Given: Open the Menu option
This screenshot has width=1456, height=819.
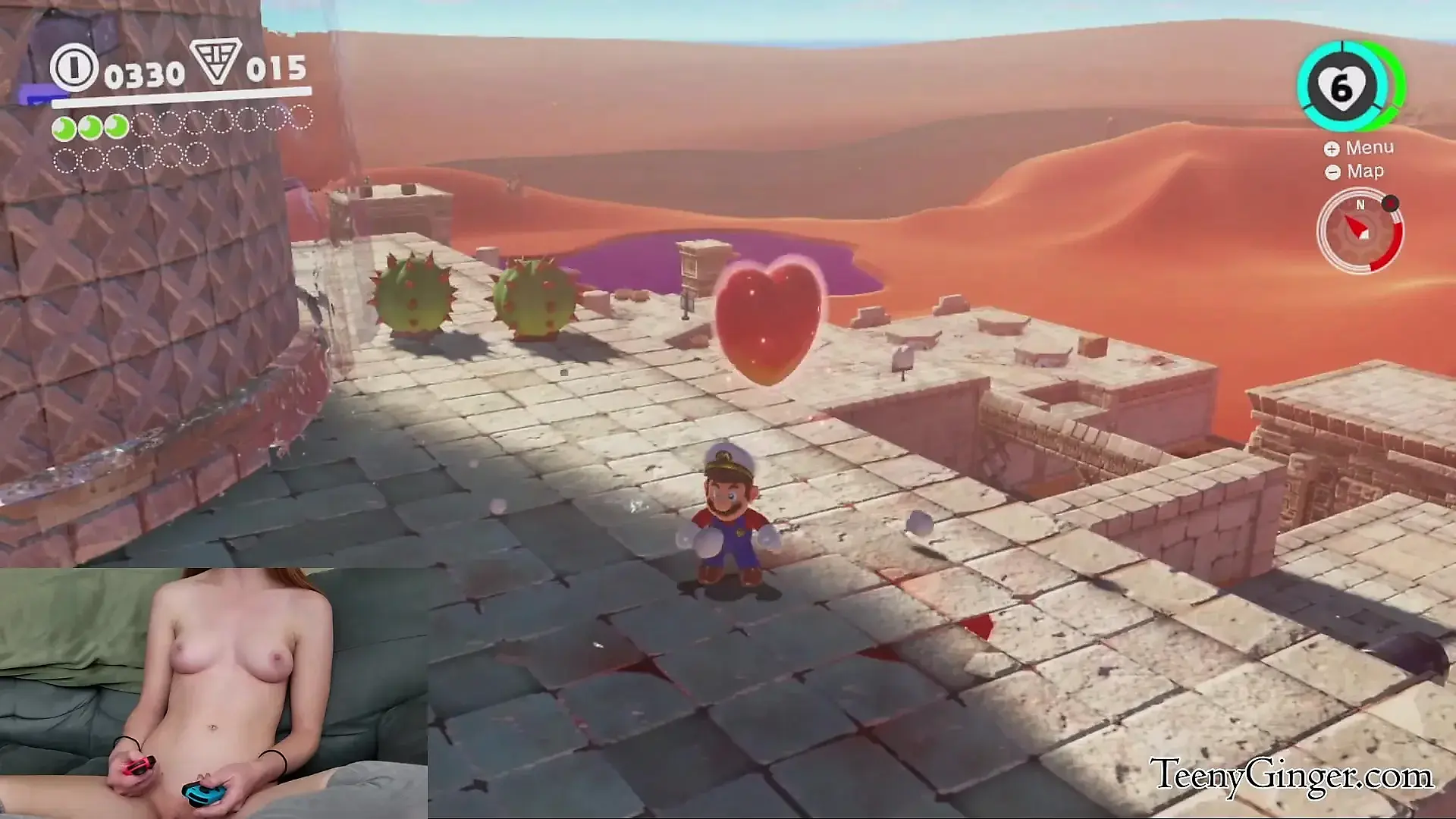Looking at the screenshot, I should (x=1360, y=148).
